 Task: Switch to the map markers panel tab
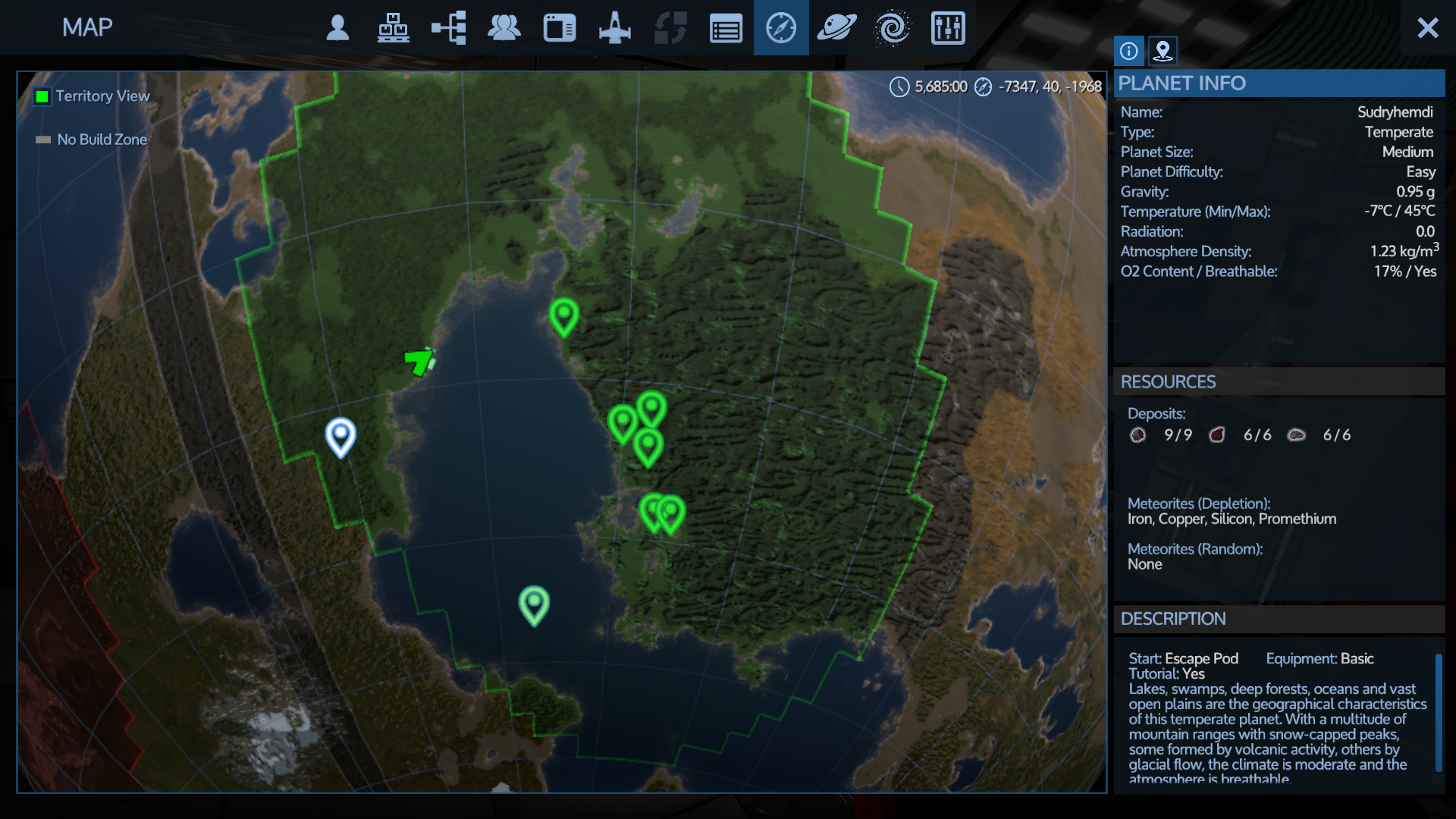(x=1163, y=51)
